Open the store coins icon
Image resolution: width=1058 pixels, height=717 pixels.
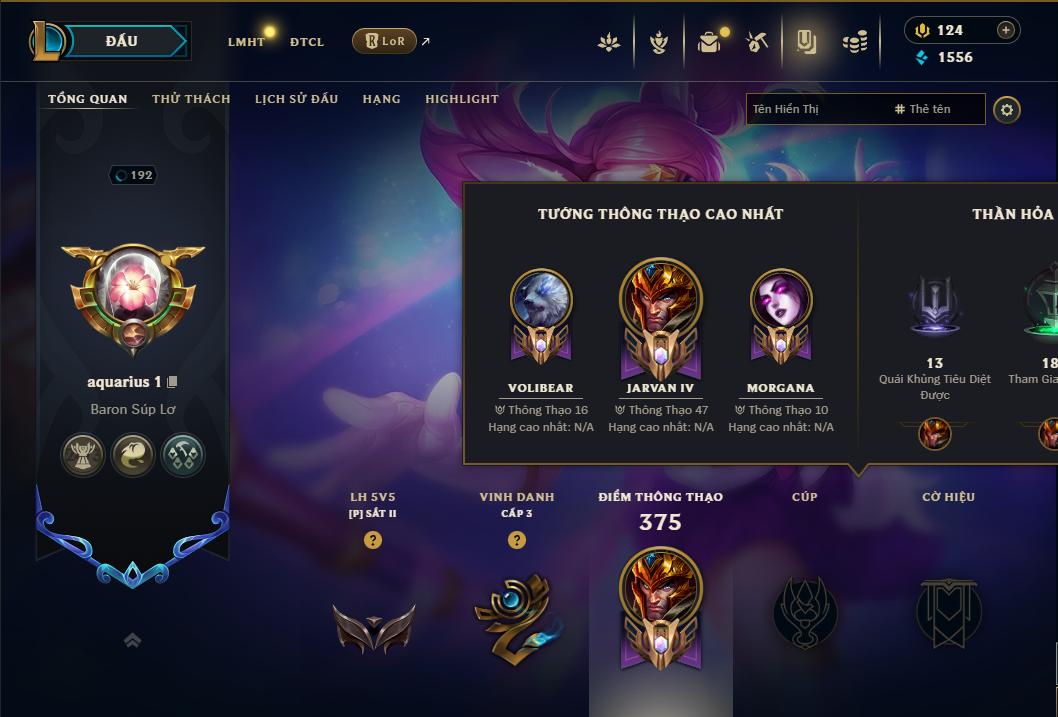(x=854, y=42)
